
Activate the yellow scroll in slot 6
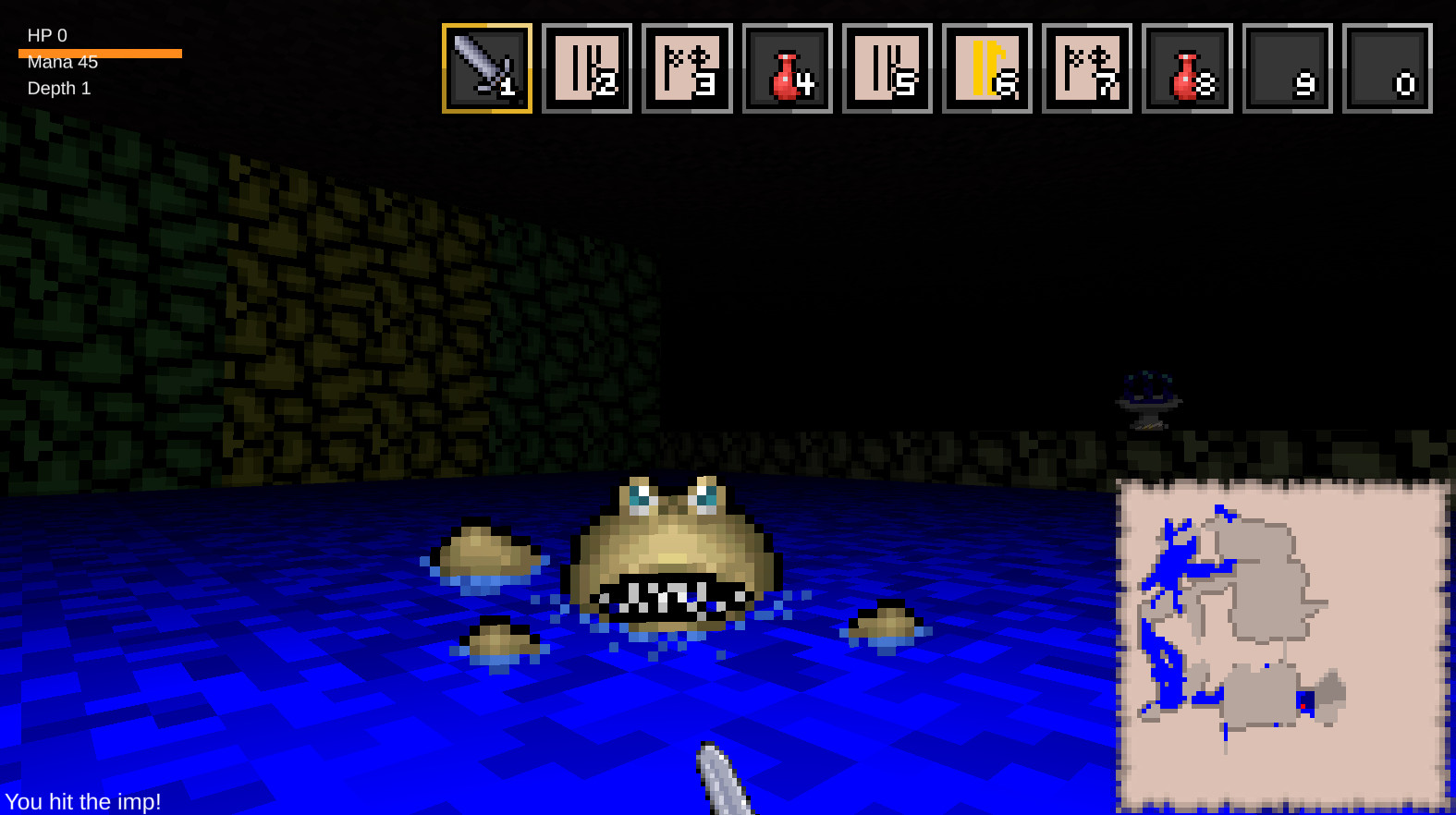tap(987, 68)
